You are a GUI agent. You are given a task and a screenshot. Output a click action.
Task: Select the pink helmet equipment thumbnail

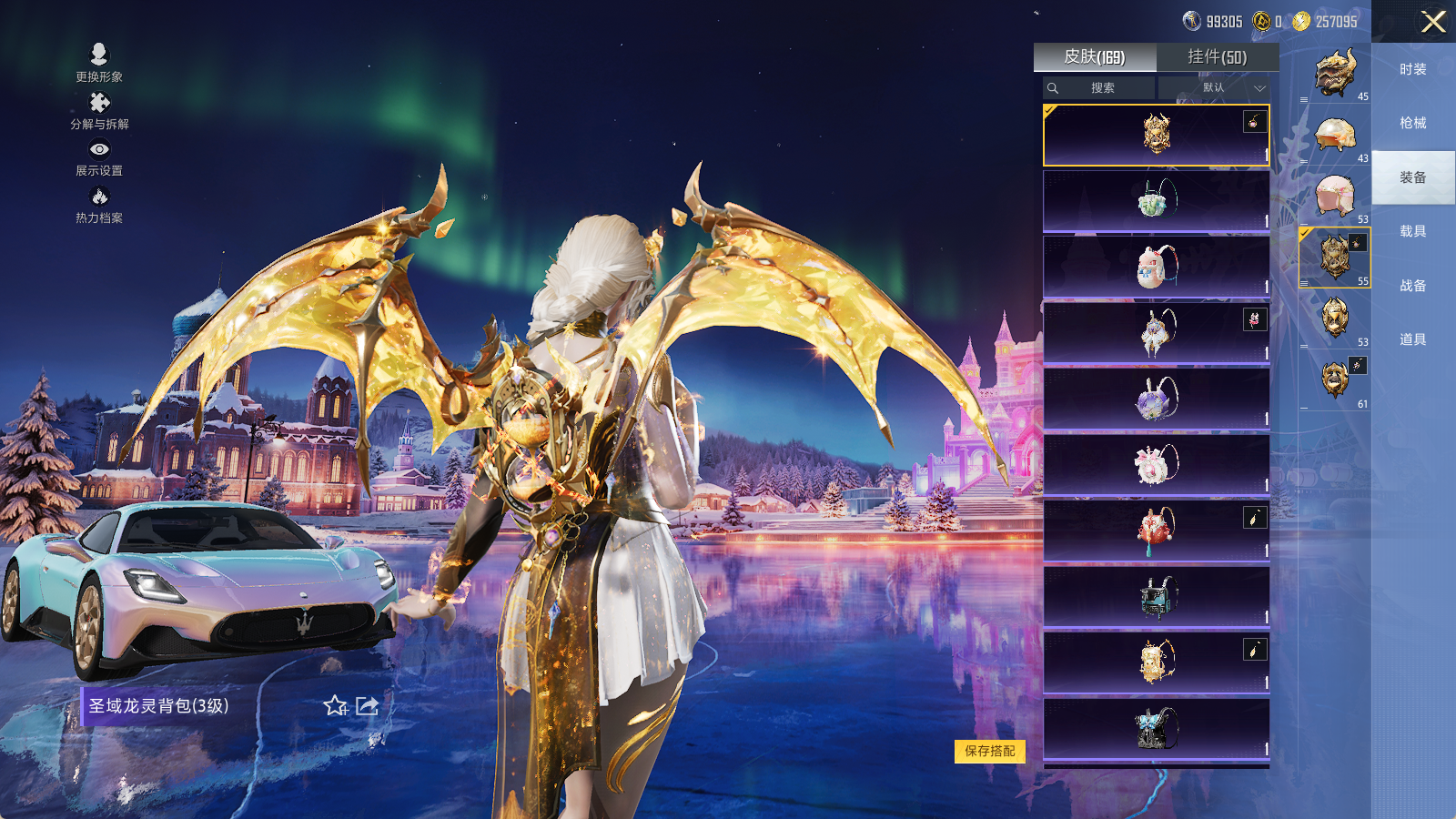tap(1335, 196)
